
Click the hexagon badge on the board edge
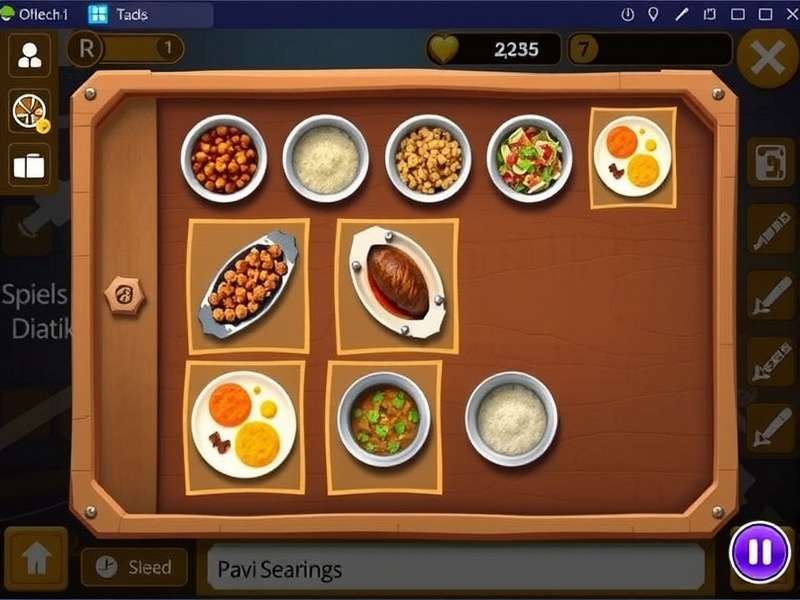(x=126, y=295)
